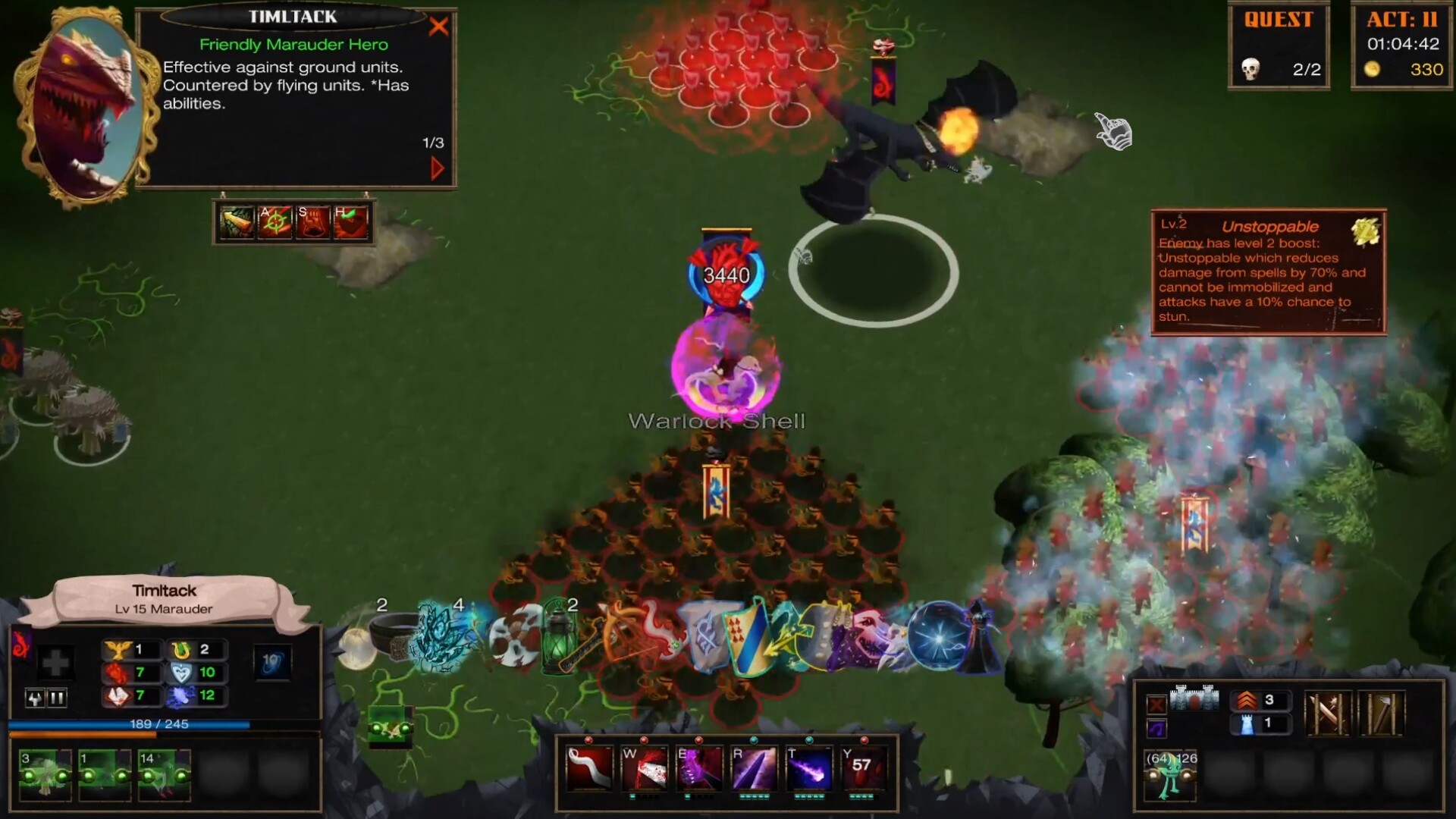Select the spear upgrade icon bottom right
This screenshot has width=1456, height=819.
[x=1381, y=713]
